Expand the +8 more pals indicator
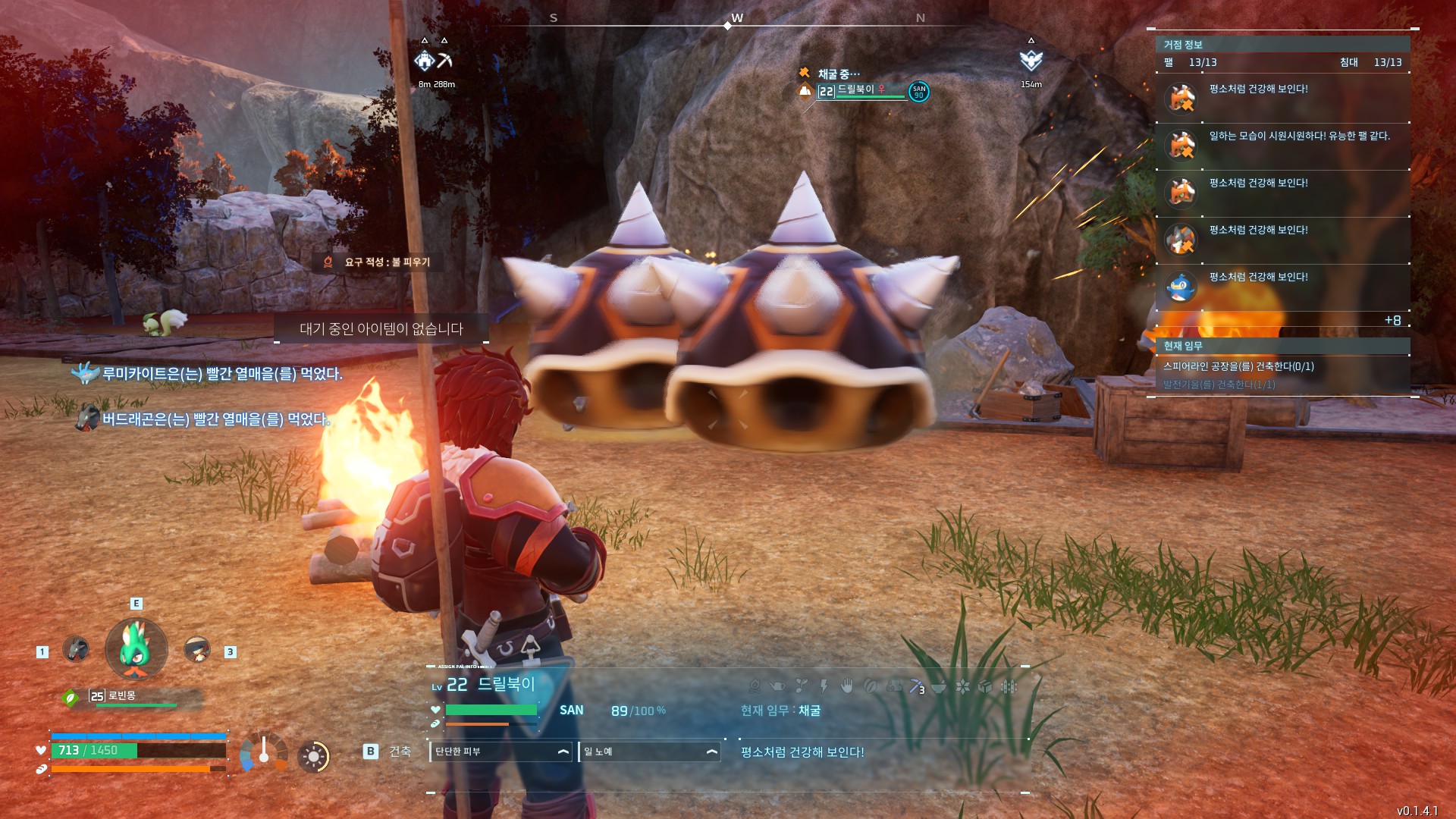This screenshot has height=819, width=1456. [x=1392, y=321]
